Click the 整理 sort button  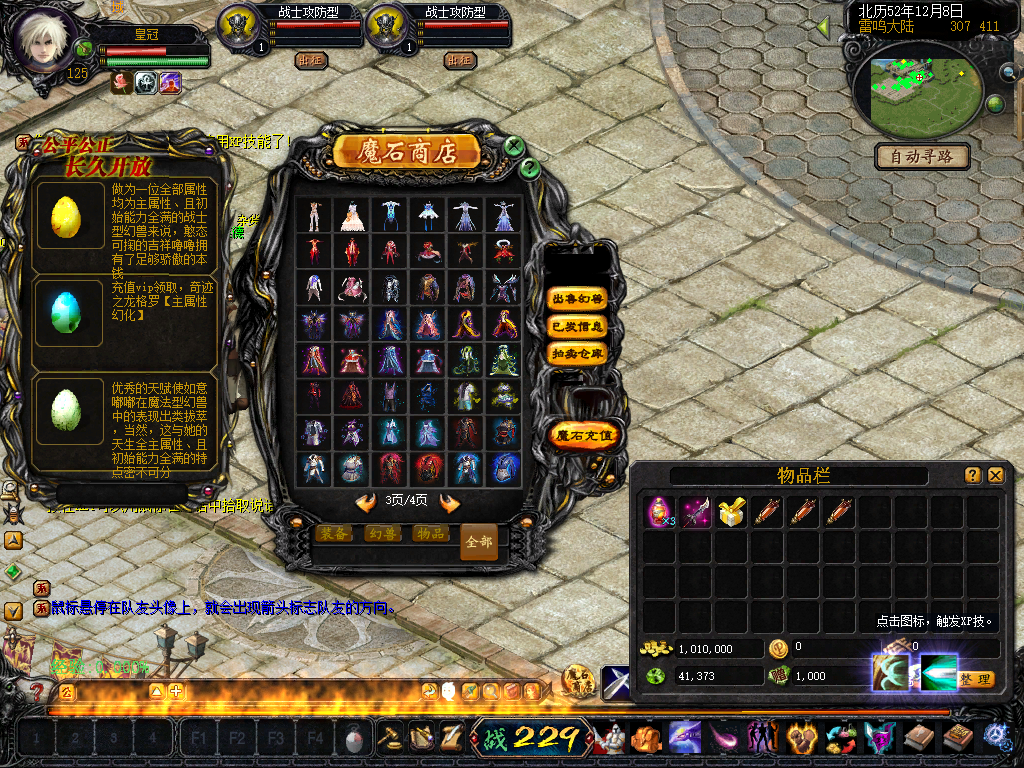click(x=975, y=679)
